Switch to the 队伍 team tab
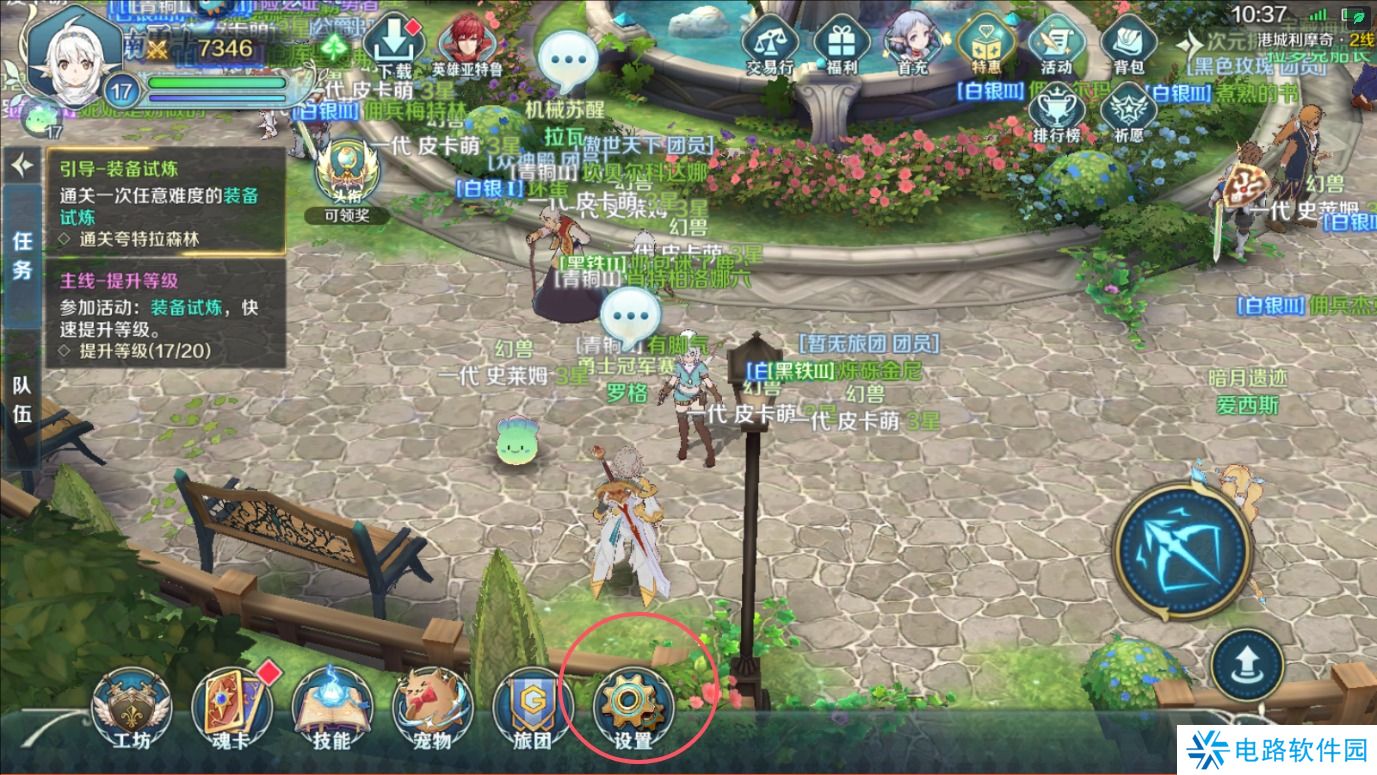The image size is (1377, 775). tap(22, 400)
